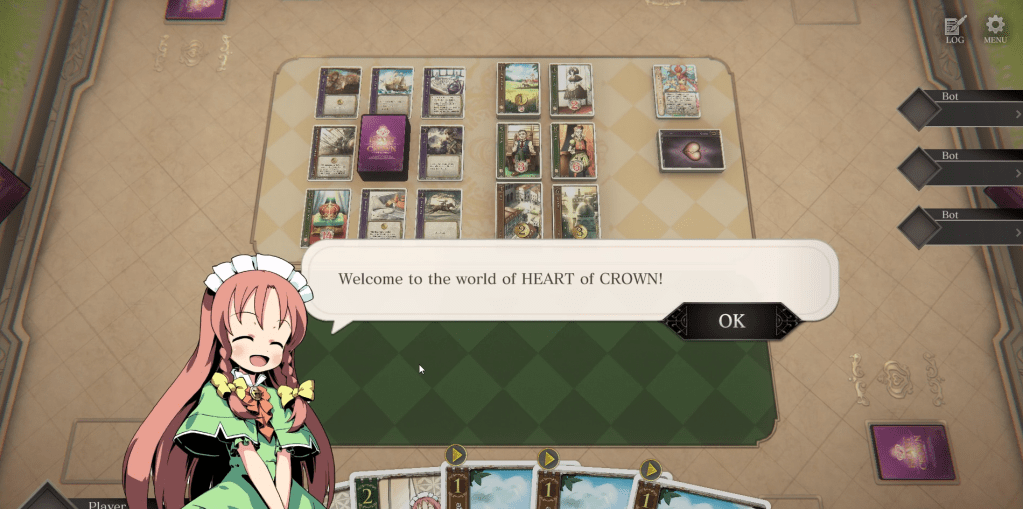Select the princess card above the heart card
The image size is (1023, 509).
(675, 92)
